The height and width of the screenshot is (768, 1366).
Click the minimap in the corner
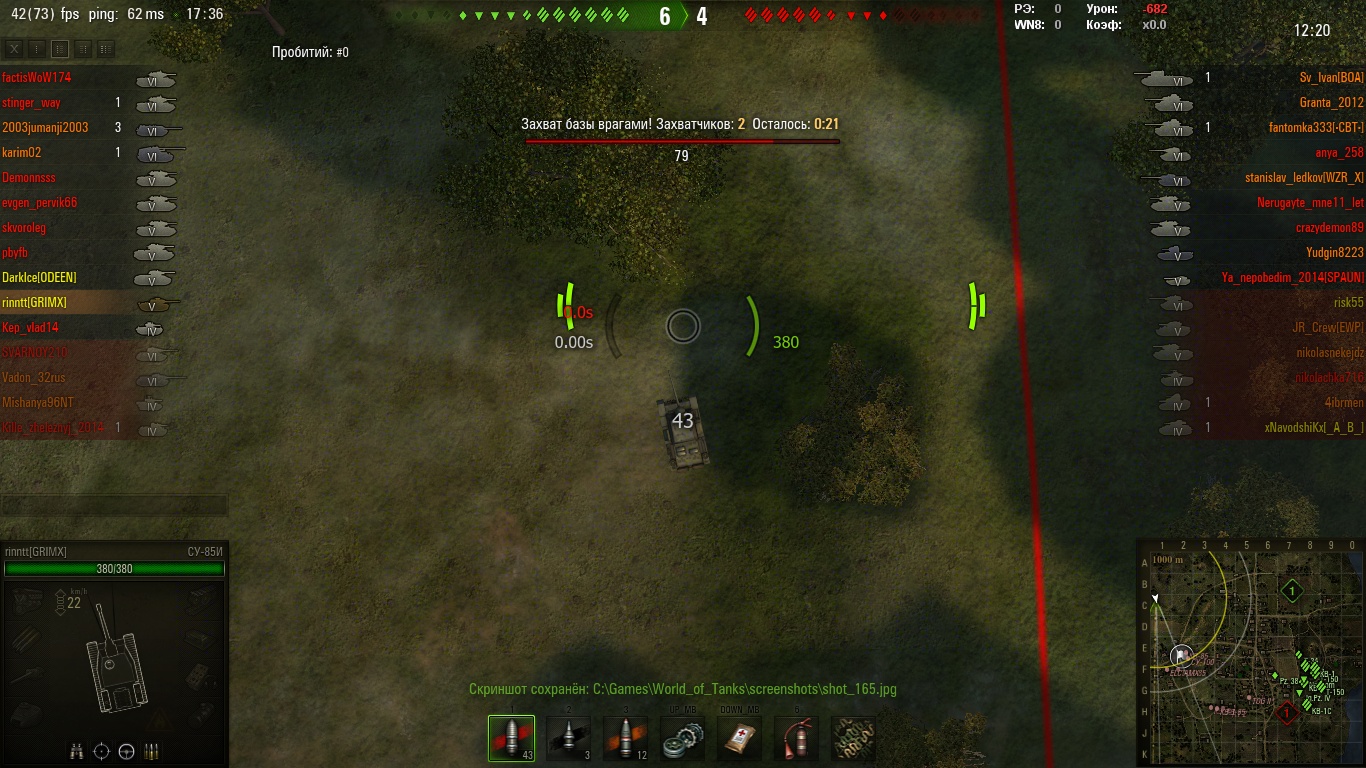pos(1250,653)
